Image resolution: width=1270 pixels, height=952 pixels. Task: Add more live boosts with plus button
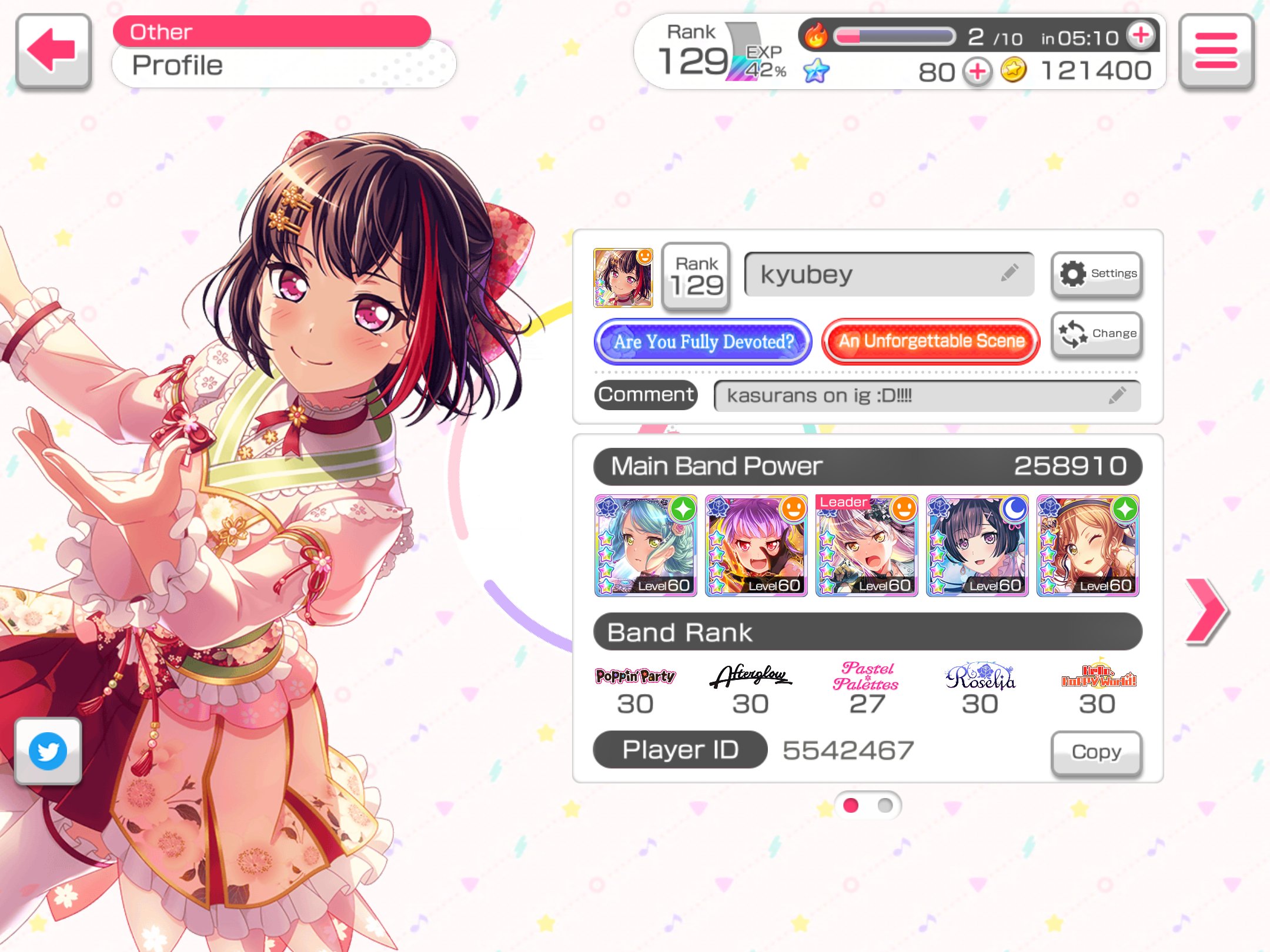tap(1141, 35)
